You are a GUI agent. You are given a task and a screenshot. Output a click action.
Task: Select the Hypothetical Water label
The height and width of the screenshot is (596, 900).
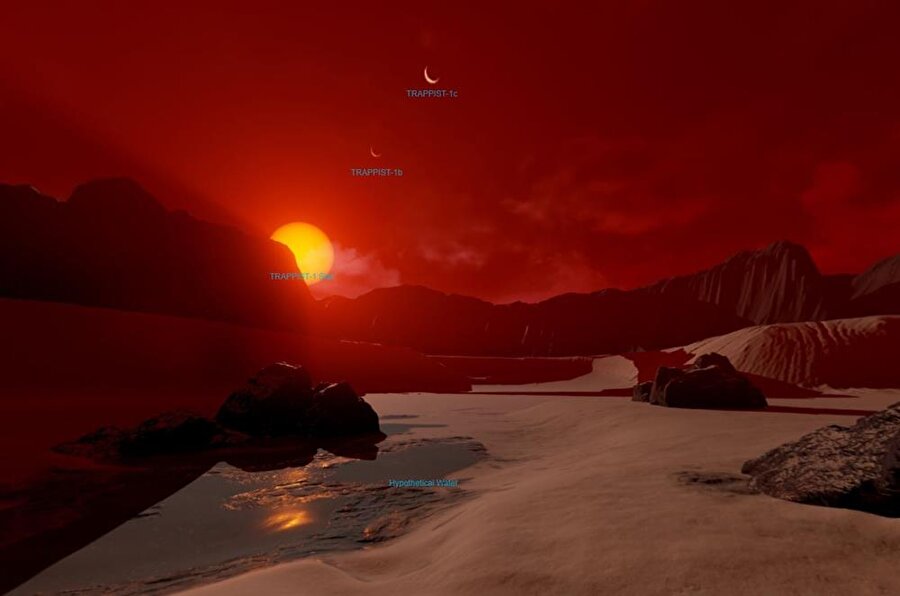click(423, 483)
